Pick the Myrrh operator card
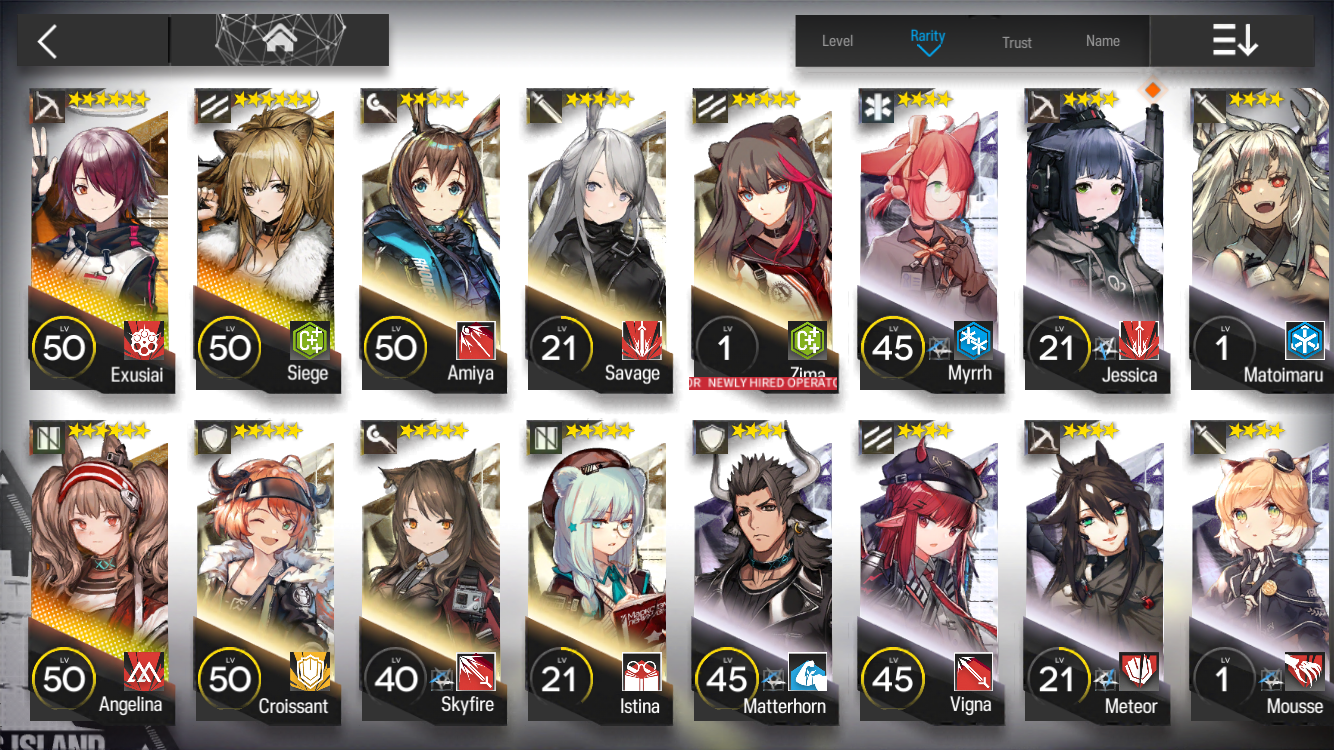This screenshot has height=750, width=1334. pos(929,240)
